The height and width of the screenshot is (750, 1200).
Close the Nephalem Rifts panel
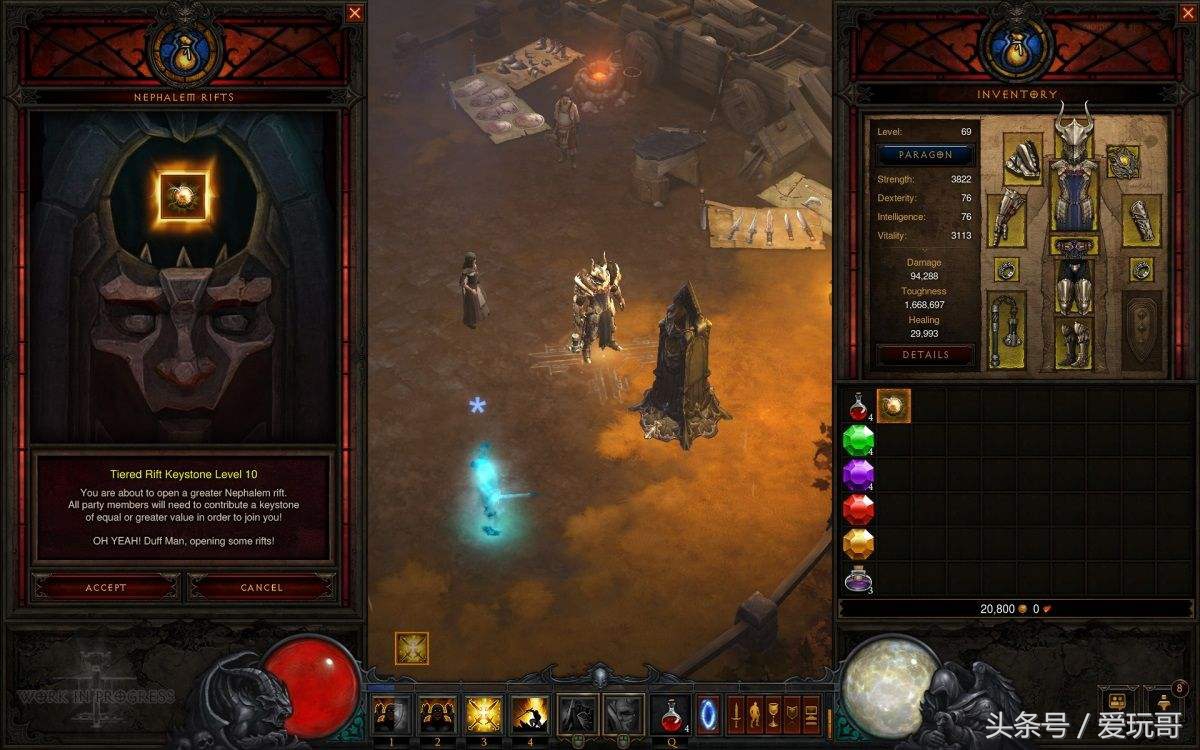pyautogui.click(x=355, y=13)
